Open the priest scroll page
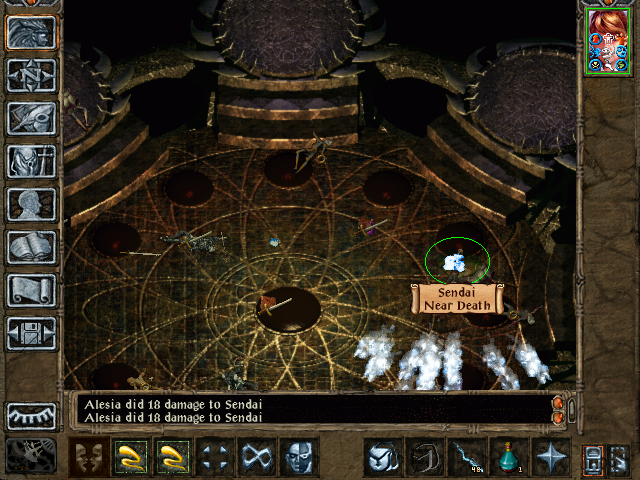The image size is (640, 480). (32, 290)
